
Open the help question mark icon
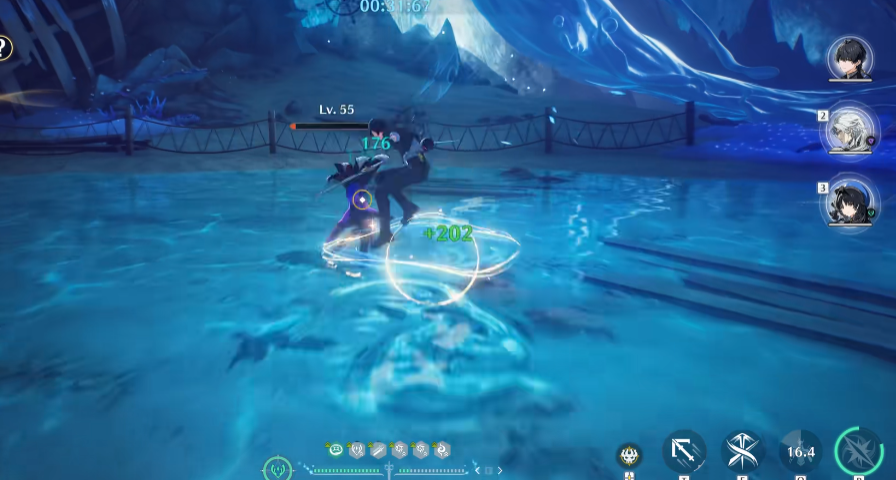(4, 48)
